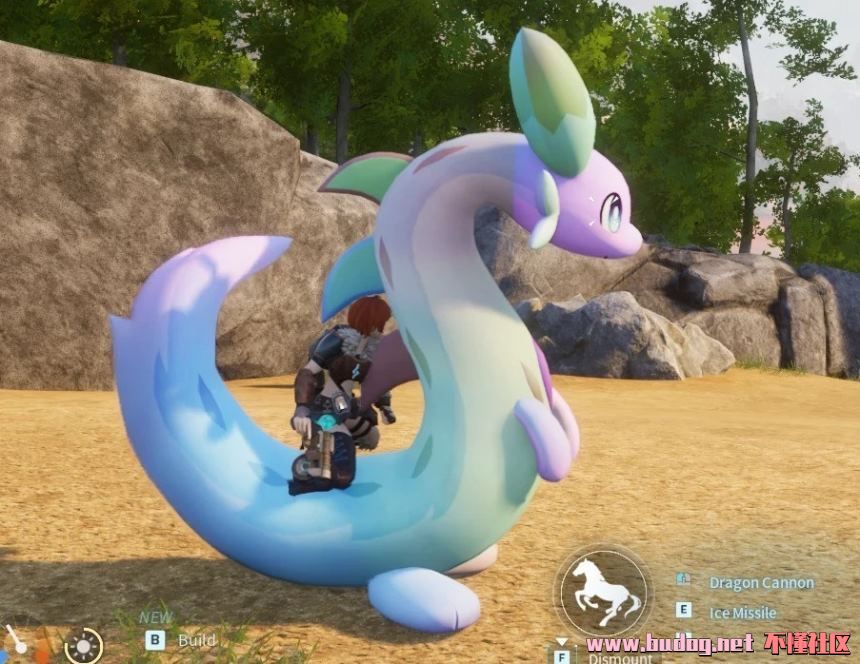Screen dimensions: 860x664
Task: Click the sun time-of-day indicator
Action: pyautogui.click(x=84, y=646)
